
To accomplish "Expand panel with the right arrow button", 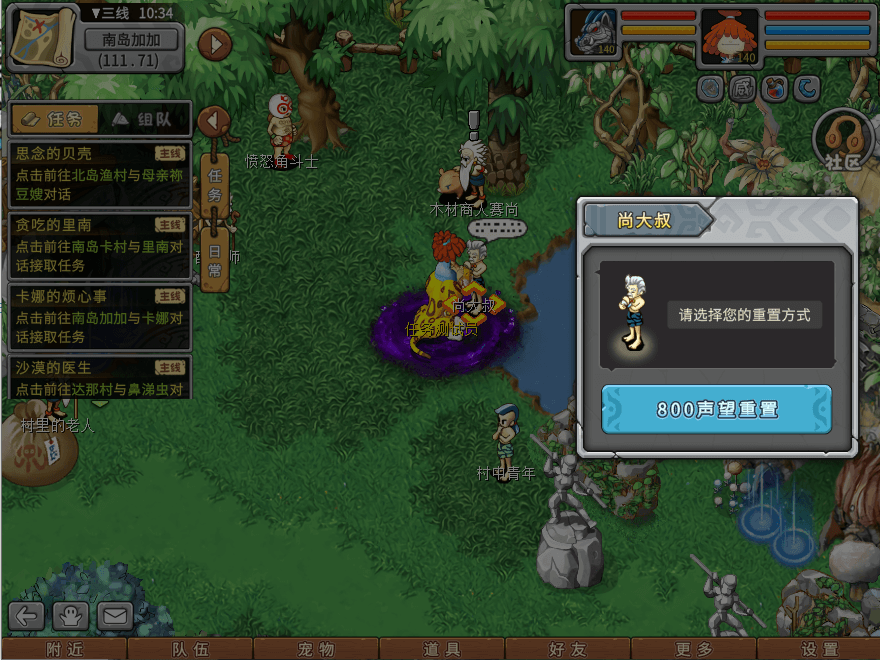I will coord(215,44).
